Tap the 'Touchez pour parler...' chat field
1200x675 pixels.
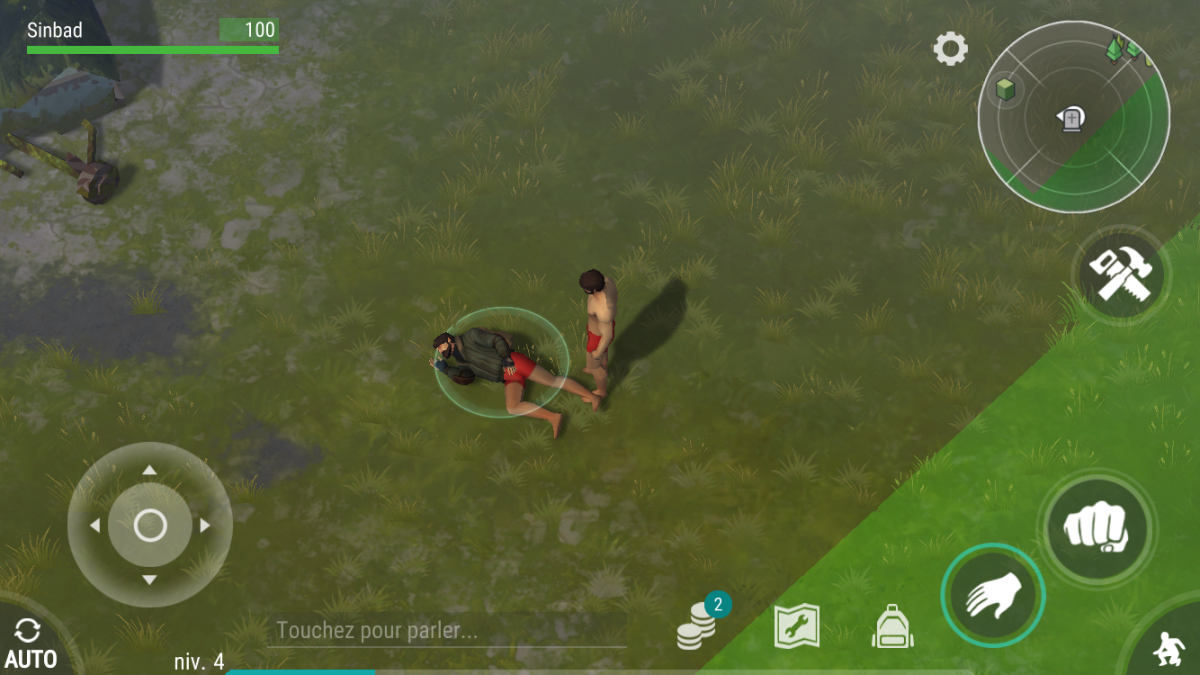(446, 631)
